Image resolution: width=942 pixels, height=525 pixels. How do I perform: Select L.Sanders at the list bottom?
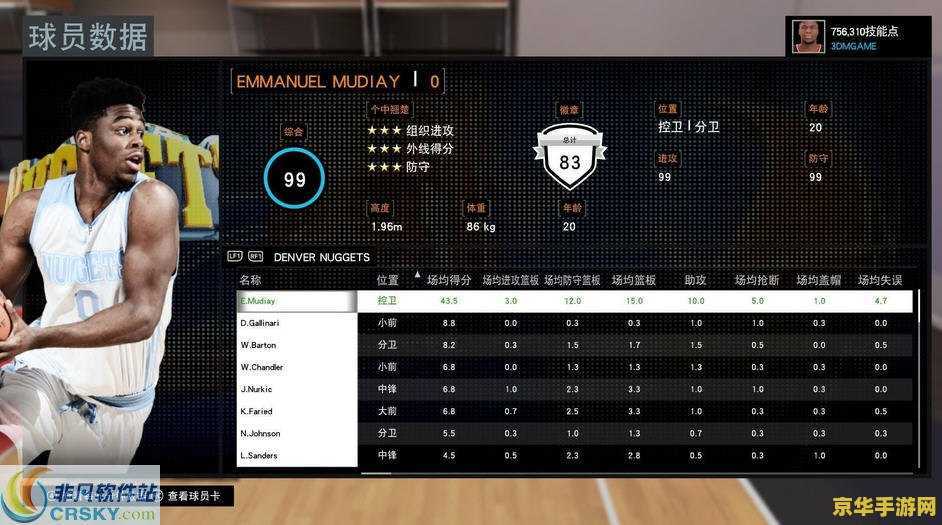(x=297, y=455)
